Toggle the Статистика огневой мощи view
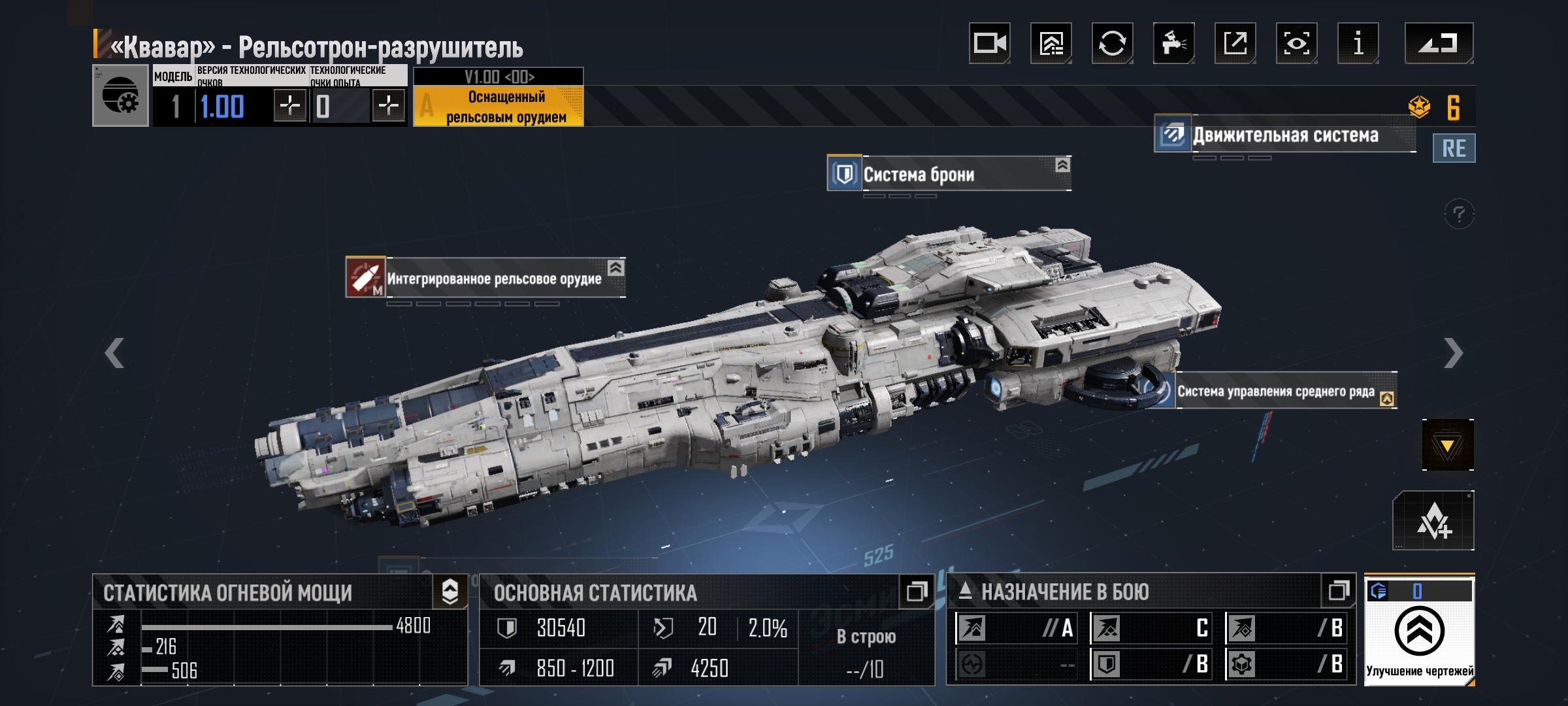This screenshot has height=706, width=1568. (x=450, y=592)
